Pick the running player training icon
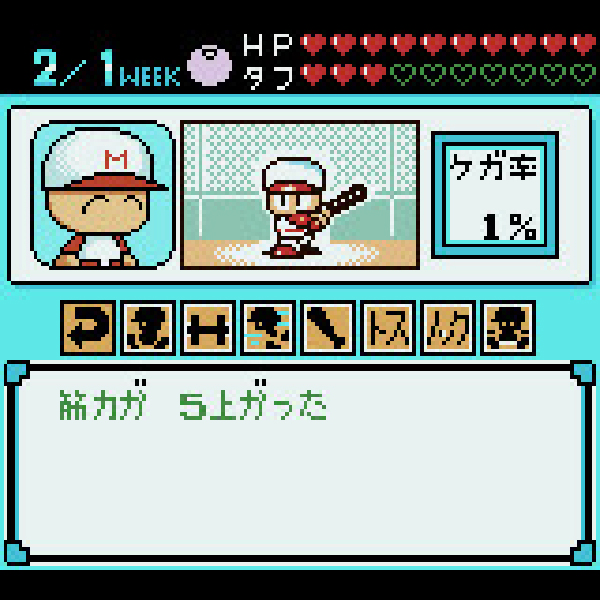The image size is (600, 600). tap(269, 328)
